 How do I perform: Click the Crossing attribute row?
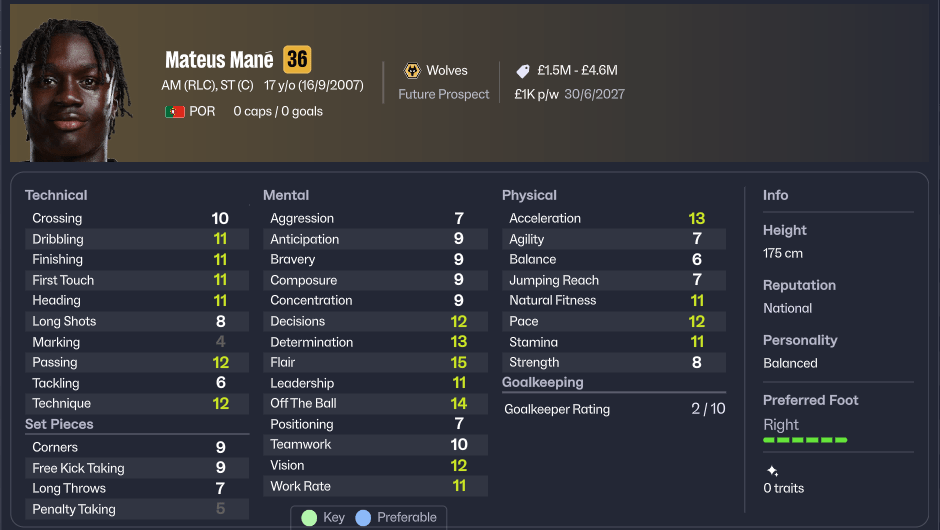136,218
